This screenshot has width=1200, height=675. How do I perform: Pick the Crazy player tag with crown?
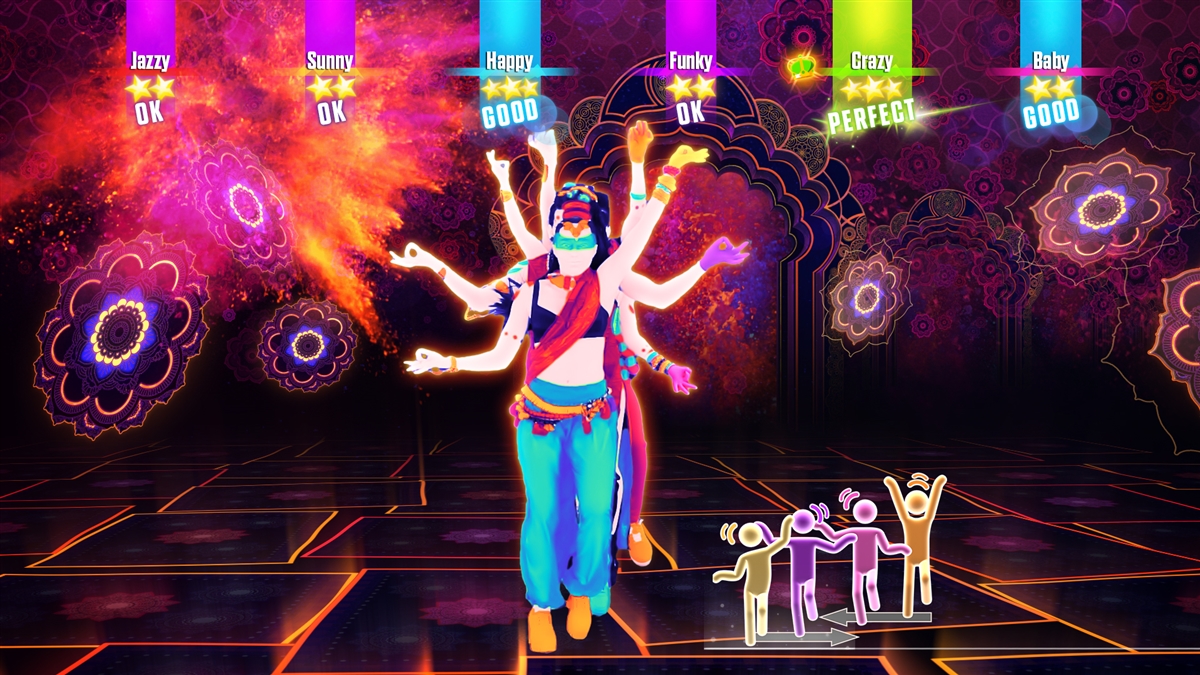[871, 61]
